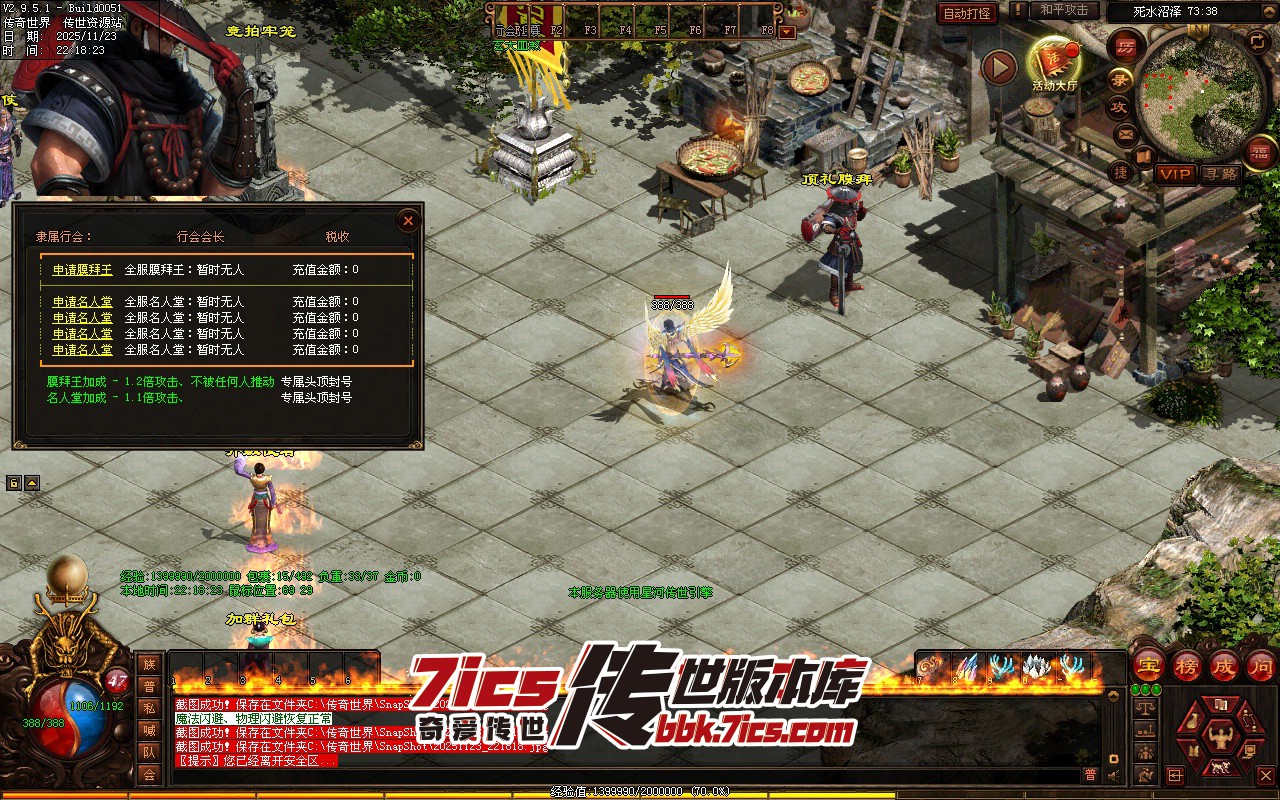This screenshot has height=800, width=1280.
Task: Click the minimap refresh arrows button
Action: pos(1257,42)
